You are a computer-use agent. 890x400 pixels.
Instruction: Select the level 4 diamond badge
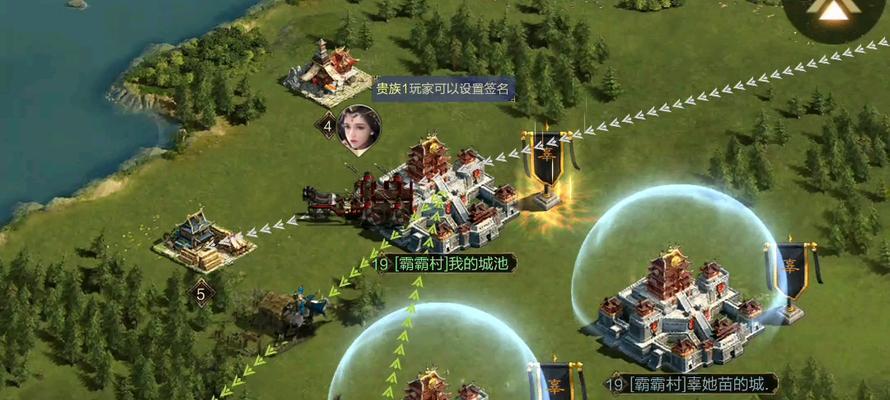(x=327, y=125)
